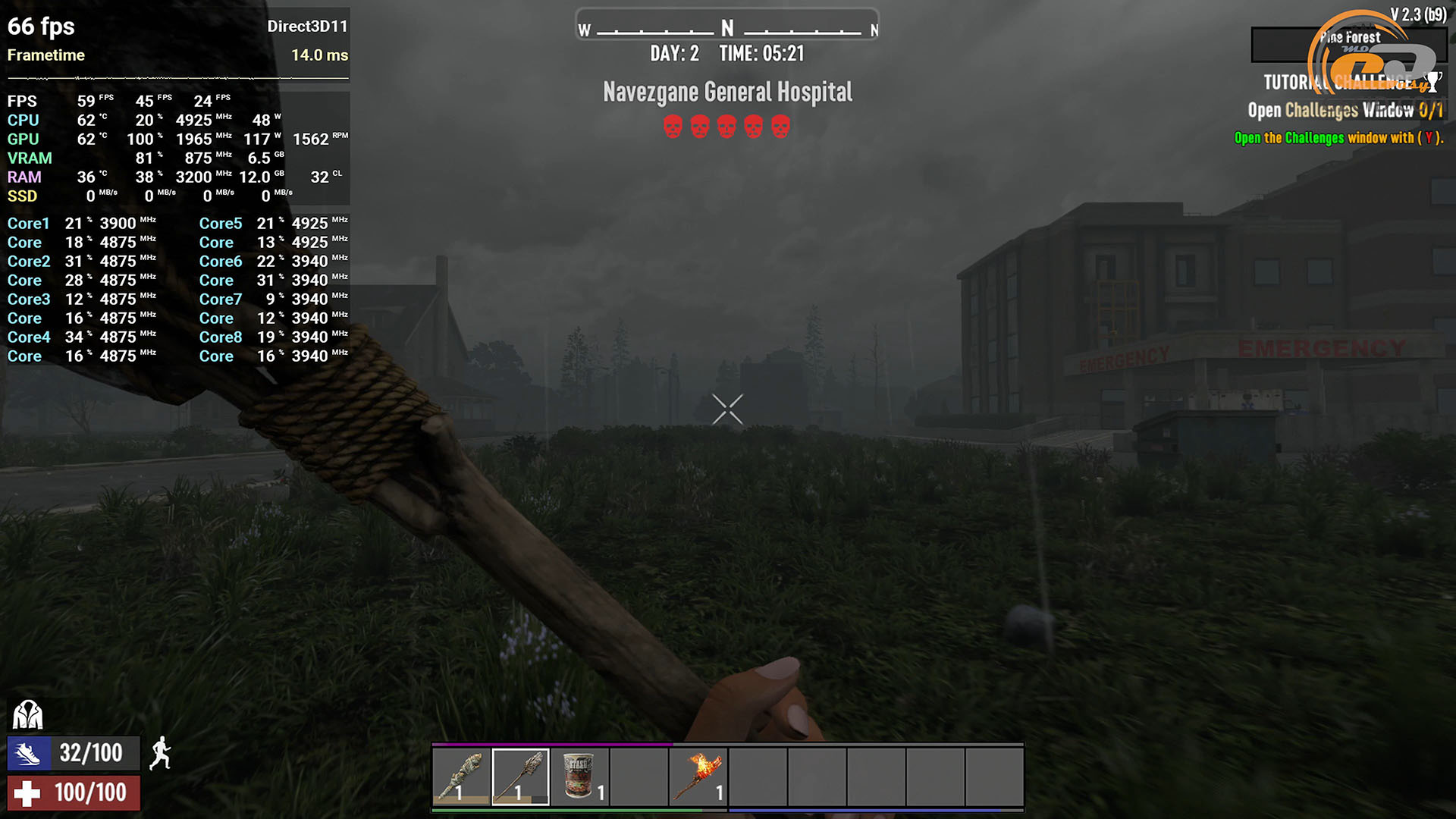Choose the canned food hotbar slot
This screenshot has width=1456, height=819.
[x=579, y=777]
